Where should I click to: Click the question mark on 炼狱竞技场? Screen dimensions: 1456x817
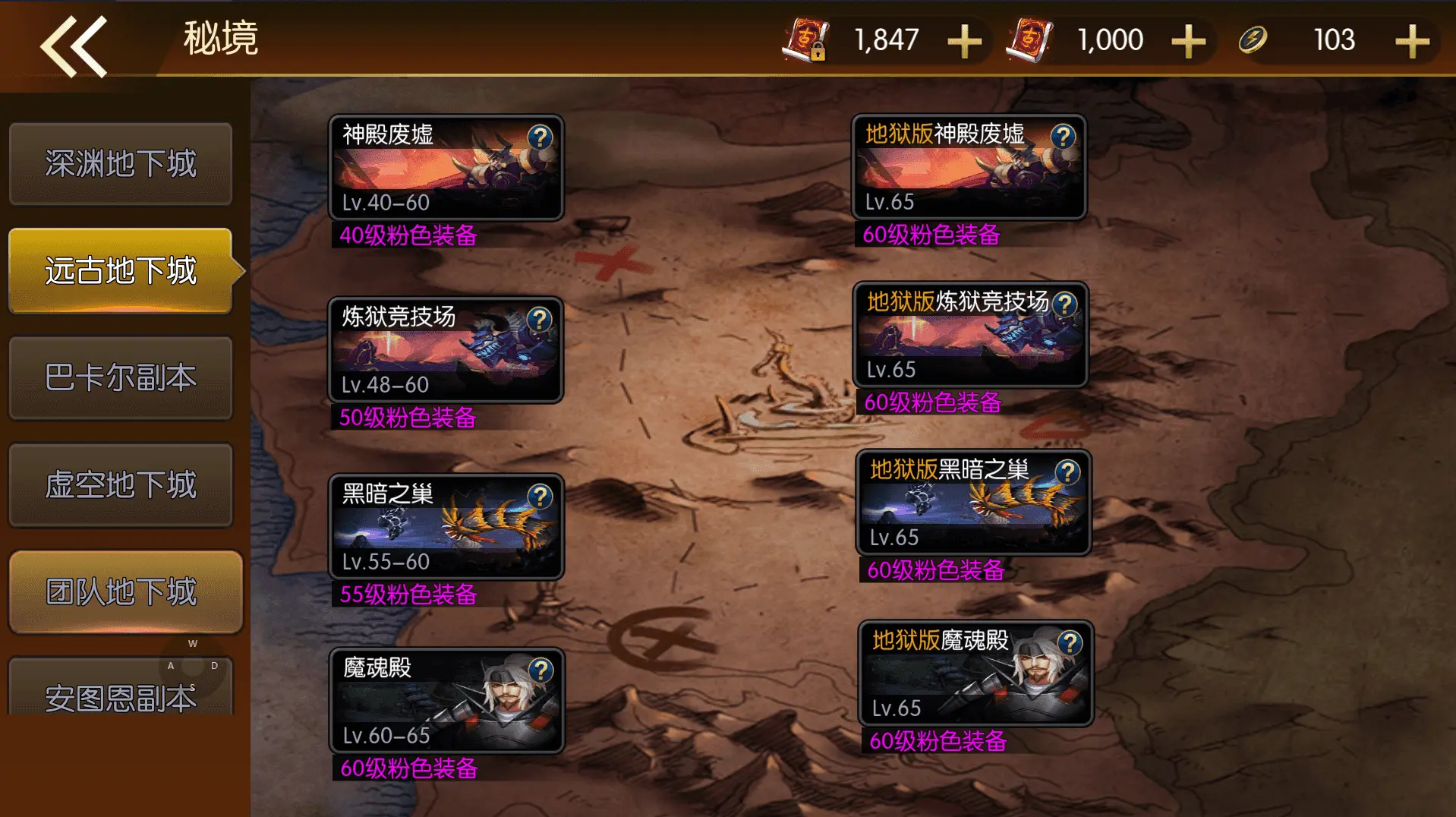540,320
